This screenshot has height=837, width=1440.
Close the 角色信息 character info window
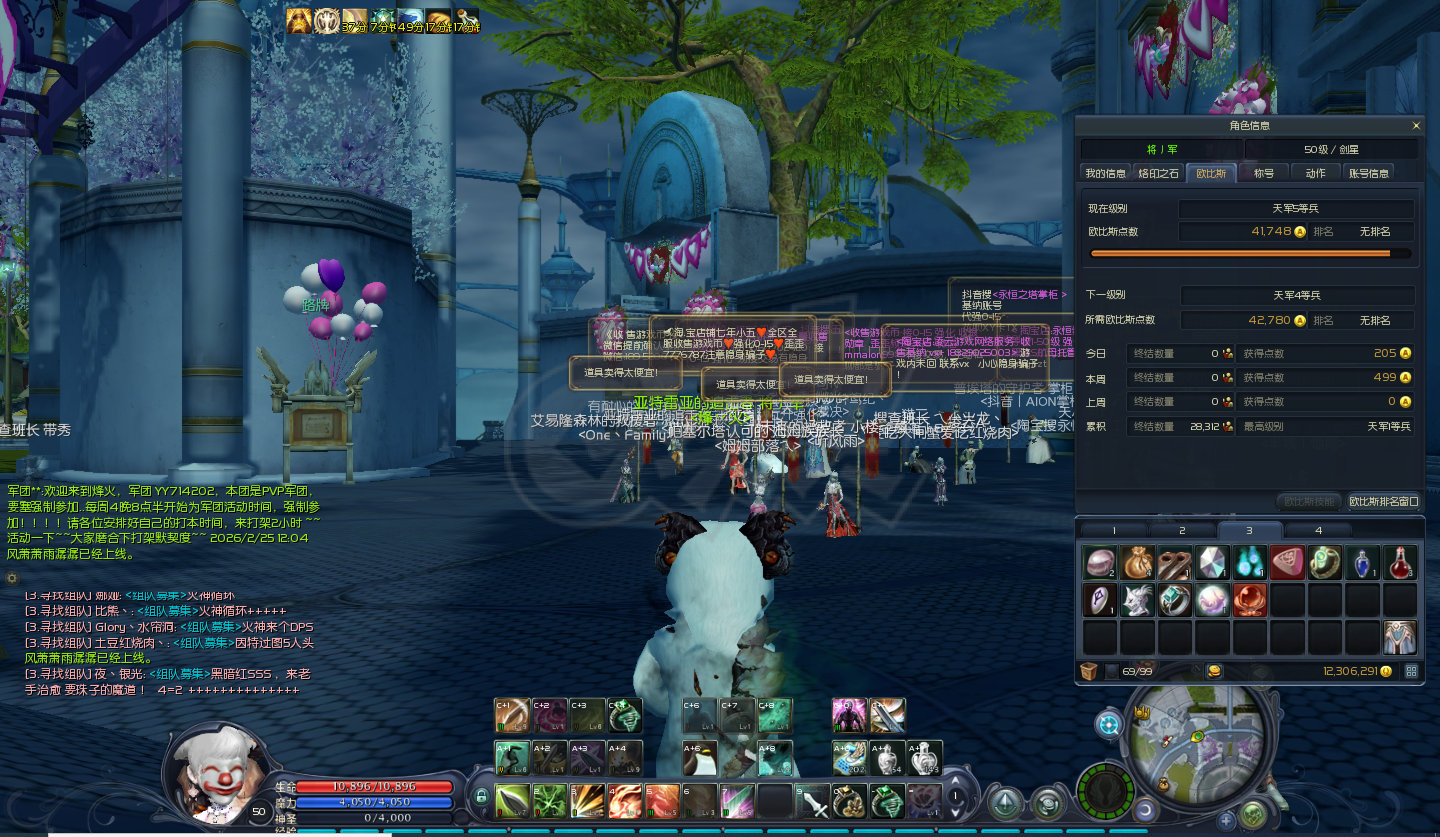tap(1415, 126)
